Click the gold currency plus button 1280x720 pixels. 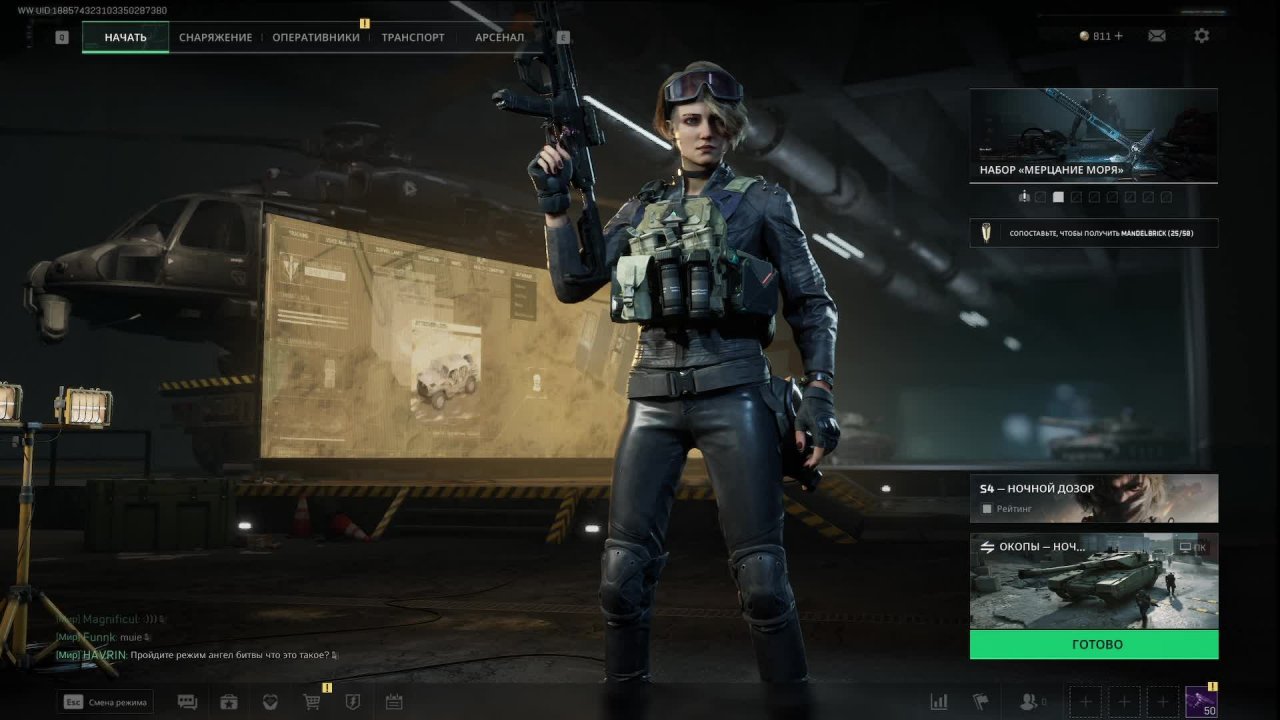pyautogui.click(x=1118, y=36)
